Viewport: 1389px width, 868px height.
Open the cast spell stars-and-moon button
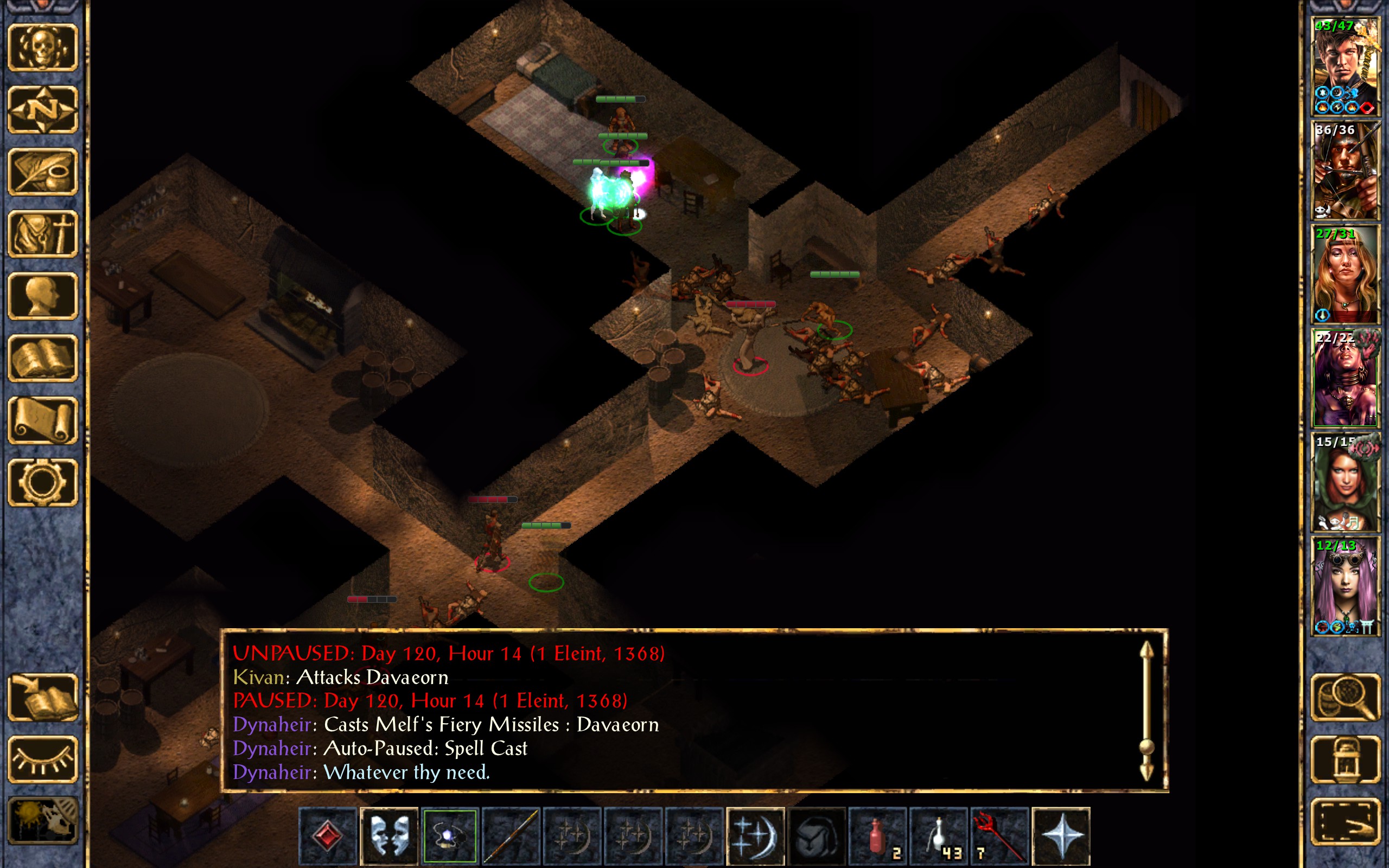pos(755,836)
